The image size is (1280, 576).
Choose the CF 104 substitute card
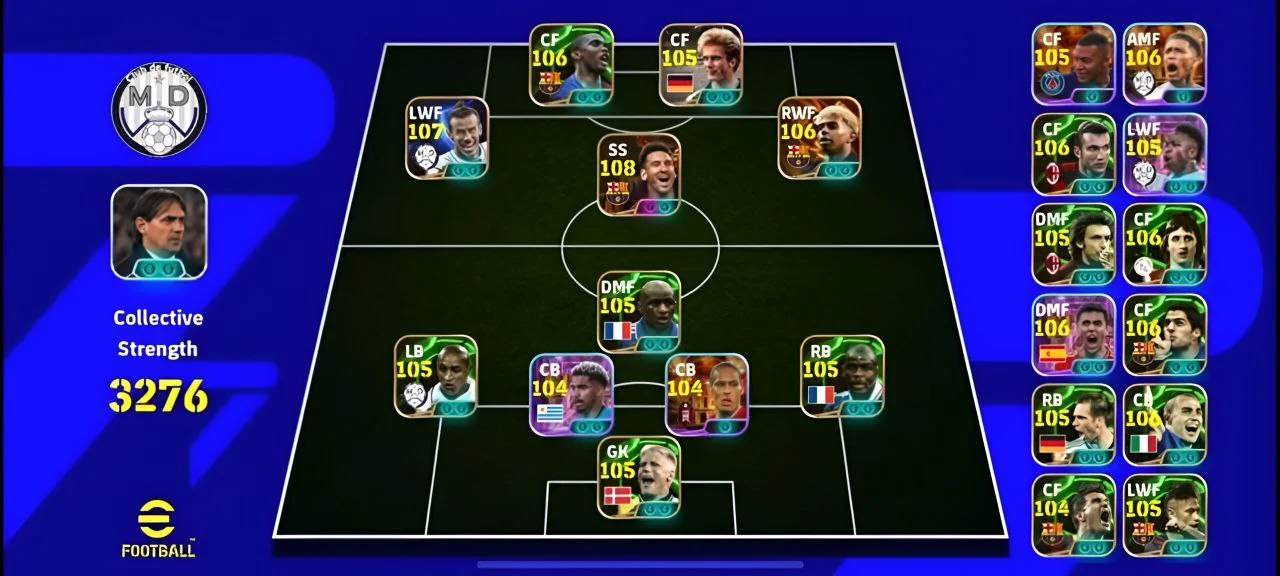[x=1073, y=515]
